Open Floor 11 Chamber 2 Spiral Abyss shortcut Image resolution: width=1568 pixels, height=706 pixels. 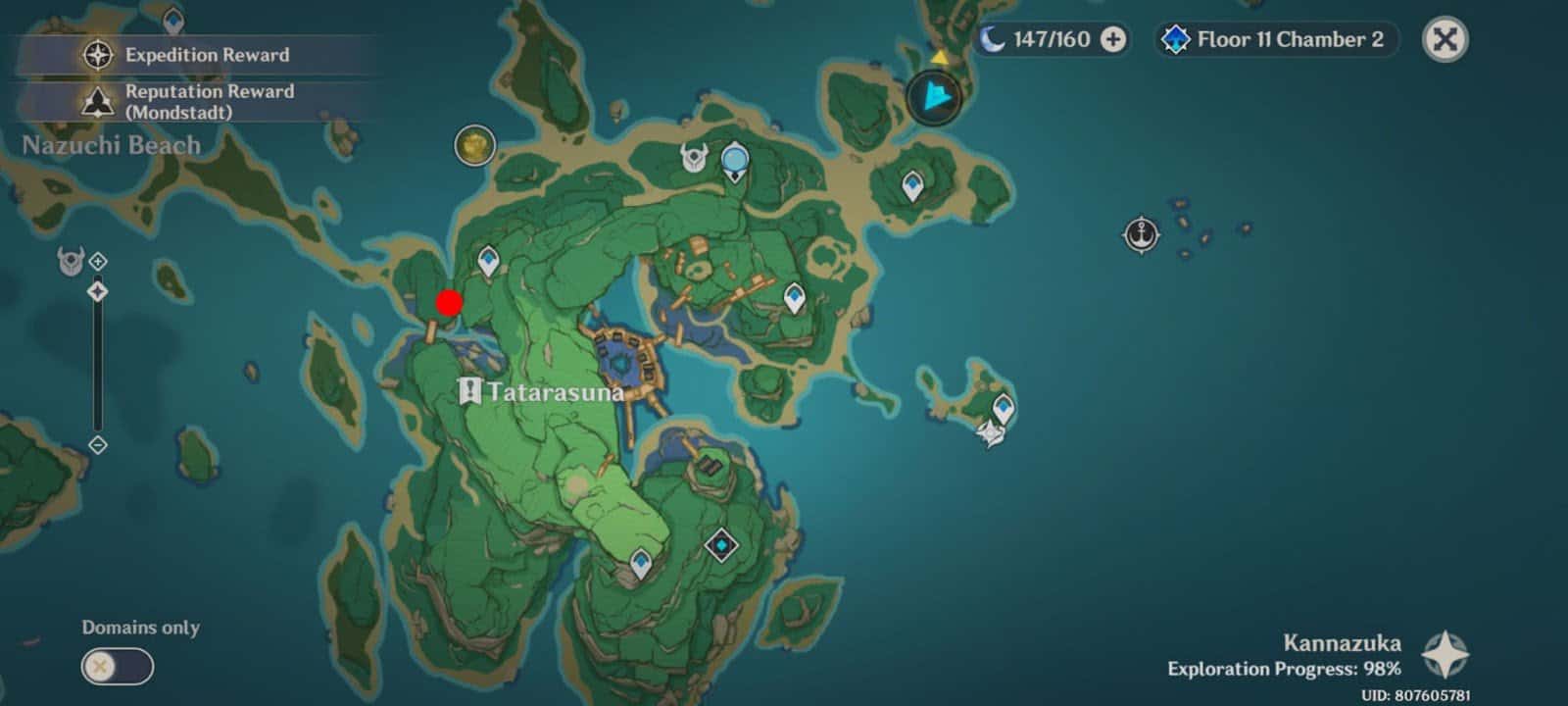coord(1274,39)
